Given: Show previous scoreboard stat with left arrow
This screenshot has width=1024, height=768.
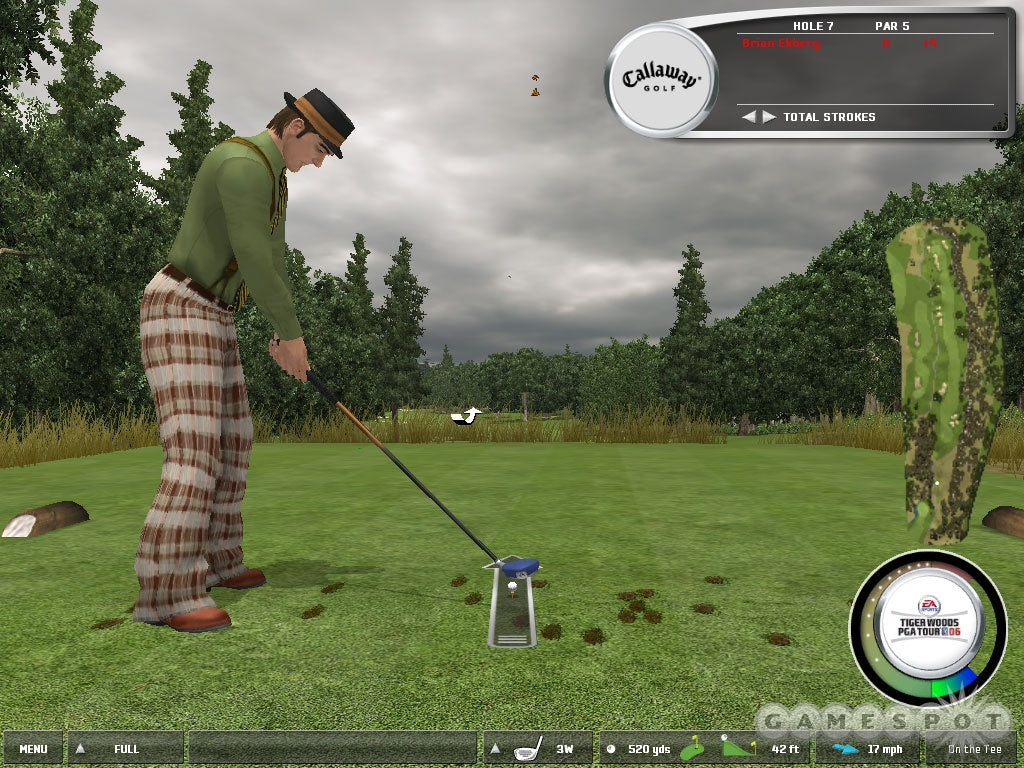Looking at the screenshot, I should [748, 117].
